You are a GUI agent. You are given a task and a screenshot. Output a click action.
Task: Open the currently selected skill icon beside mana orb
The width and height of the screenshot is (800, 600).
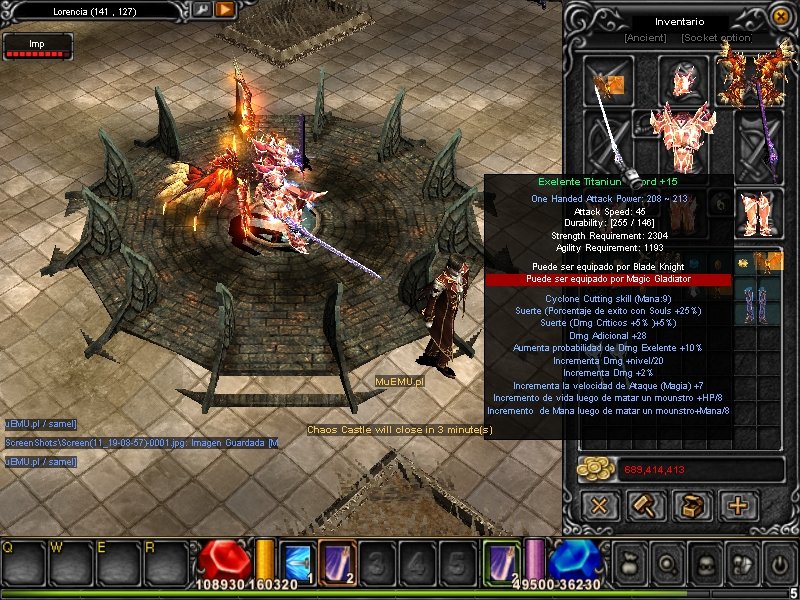[x=502, y=560]
